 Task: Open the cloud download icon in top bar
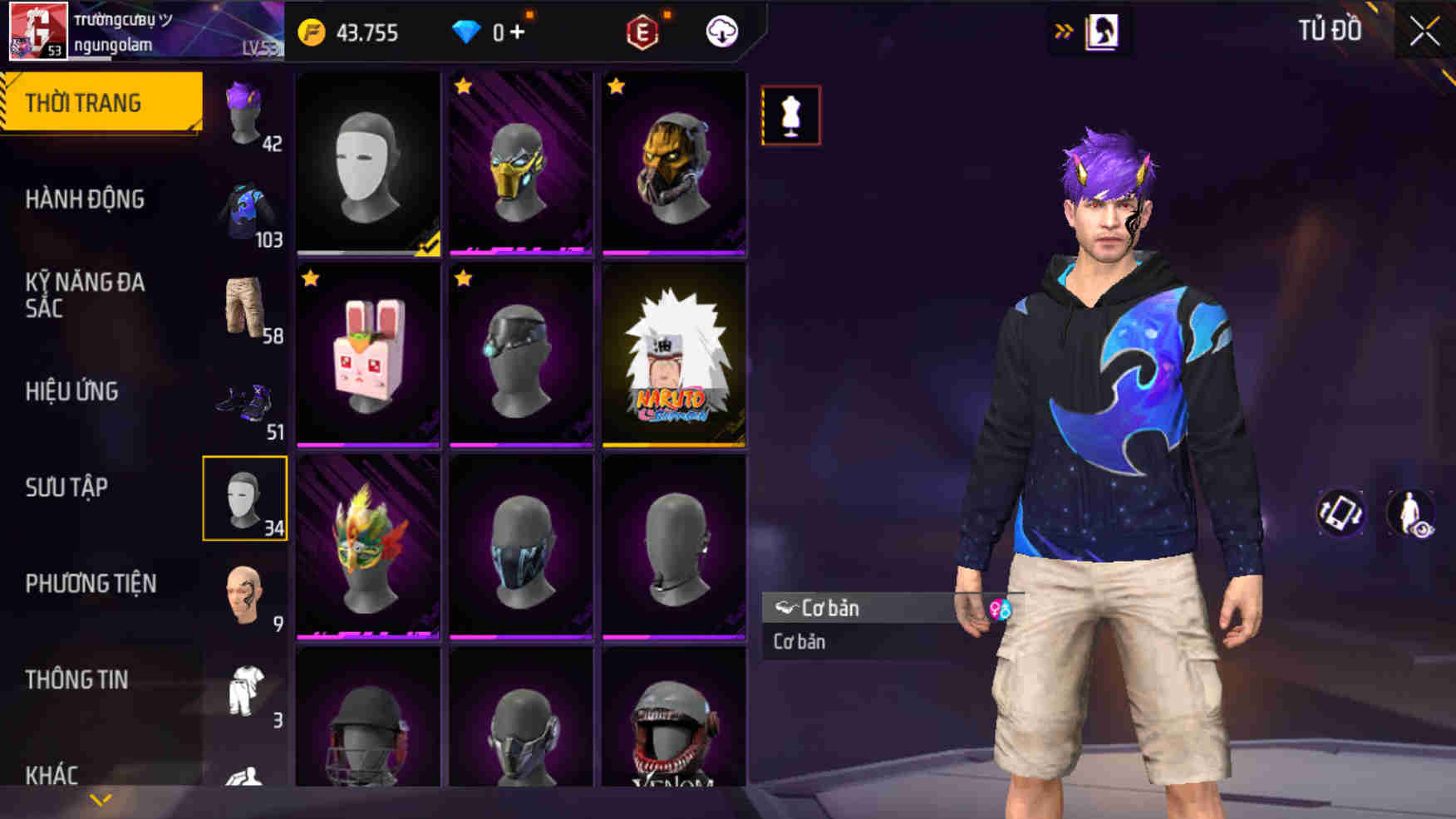coord(722,32)
